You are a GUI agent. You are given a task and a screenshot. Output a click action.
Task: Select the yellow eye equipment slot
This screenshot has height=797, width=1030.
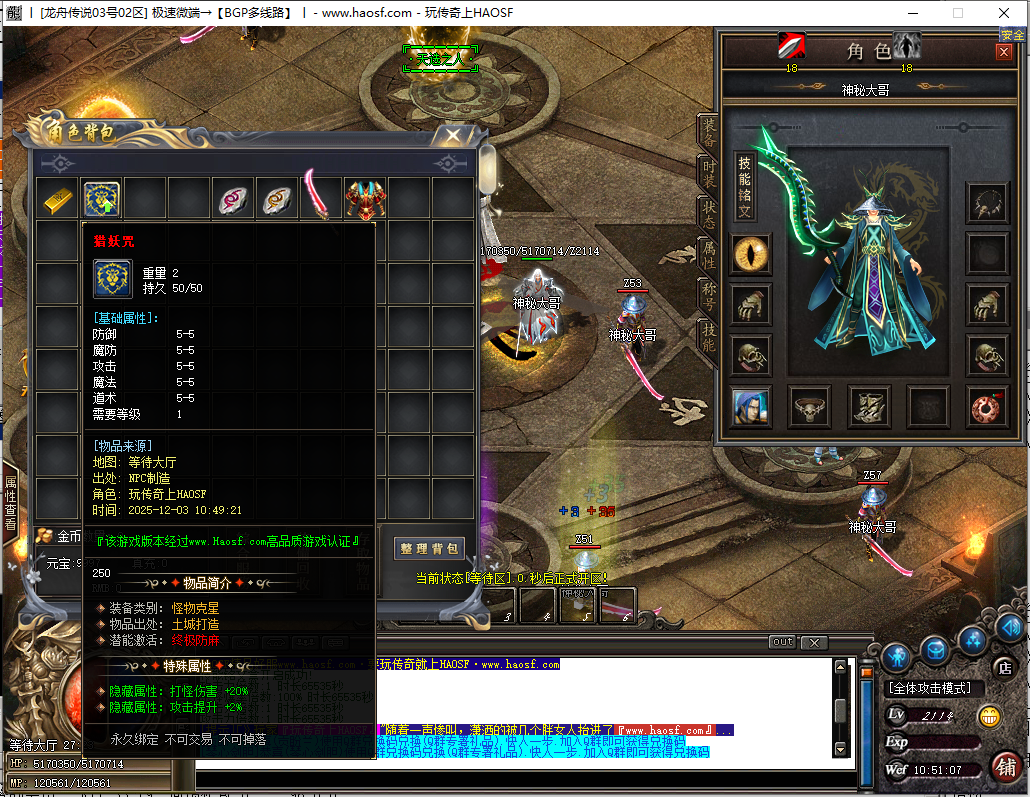point(750,254)
